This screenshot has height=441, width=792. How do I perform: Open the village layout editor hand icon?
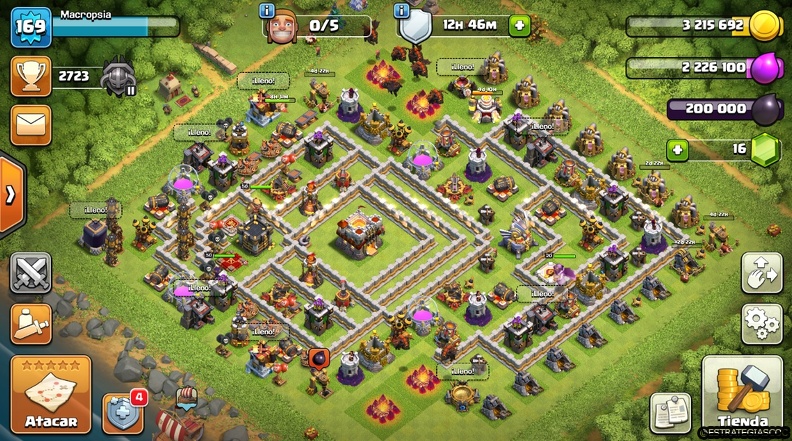point(761,273)
